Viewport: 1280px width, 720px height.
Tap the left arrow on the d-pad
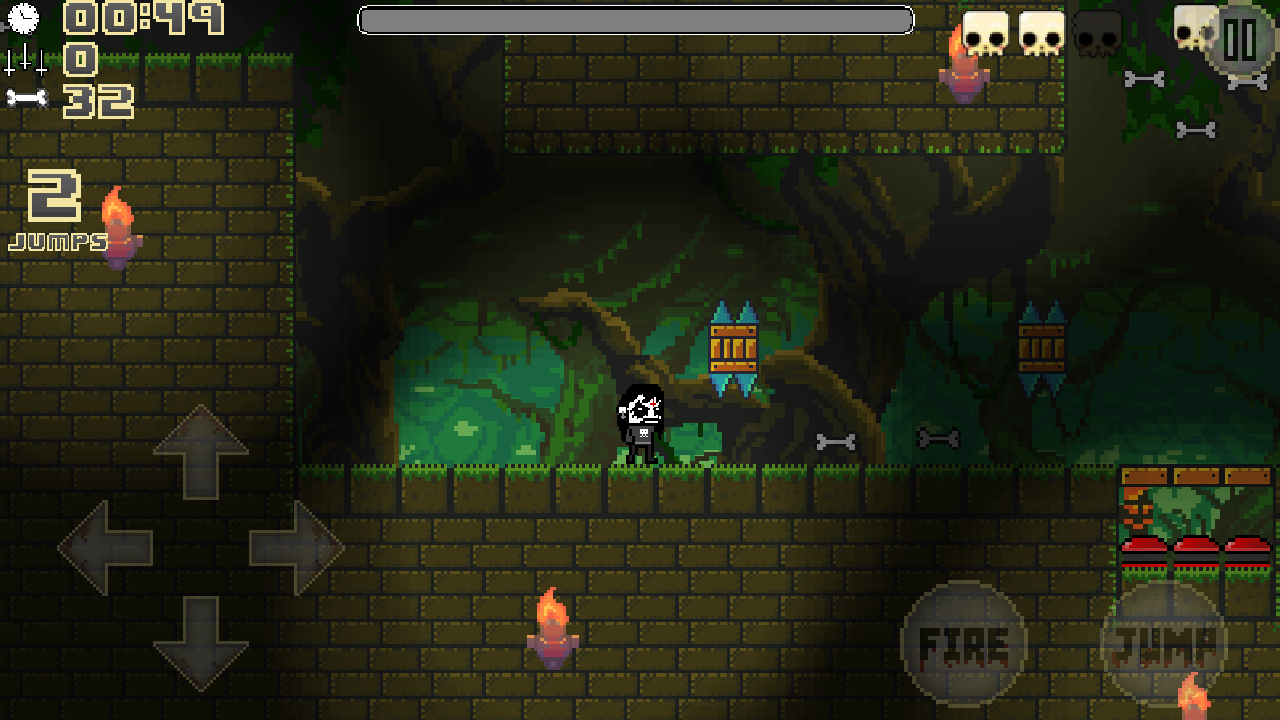tap(105, 547)
